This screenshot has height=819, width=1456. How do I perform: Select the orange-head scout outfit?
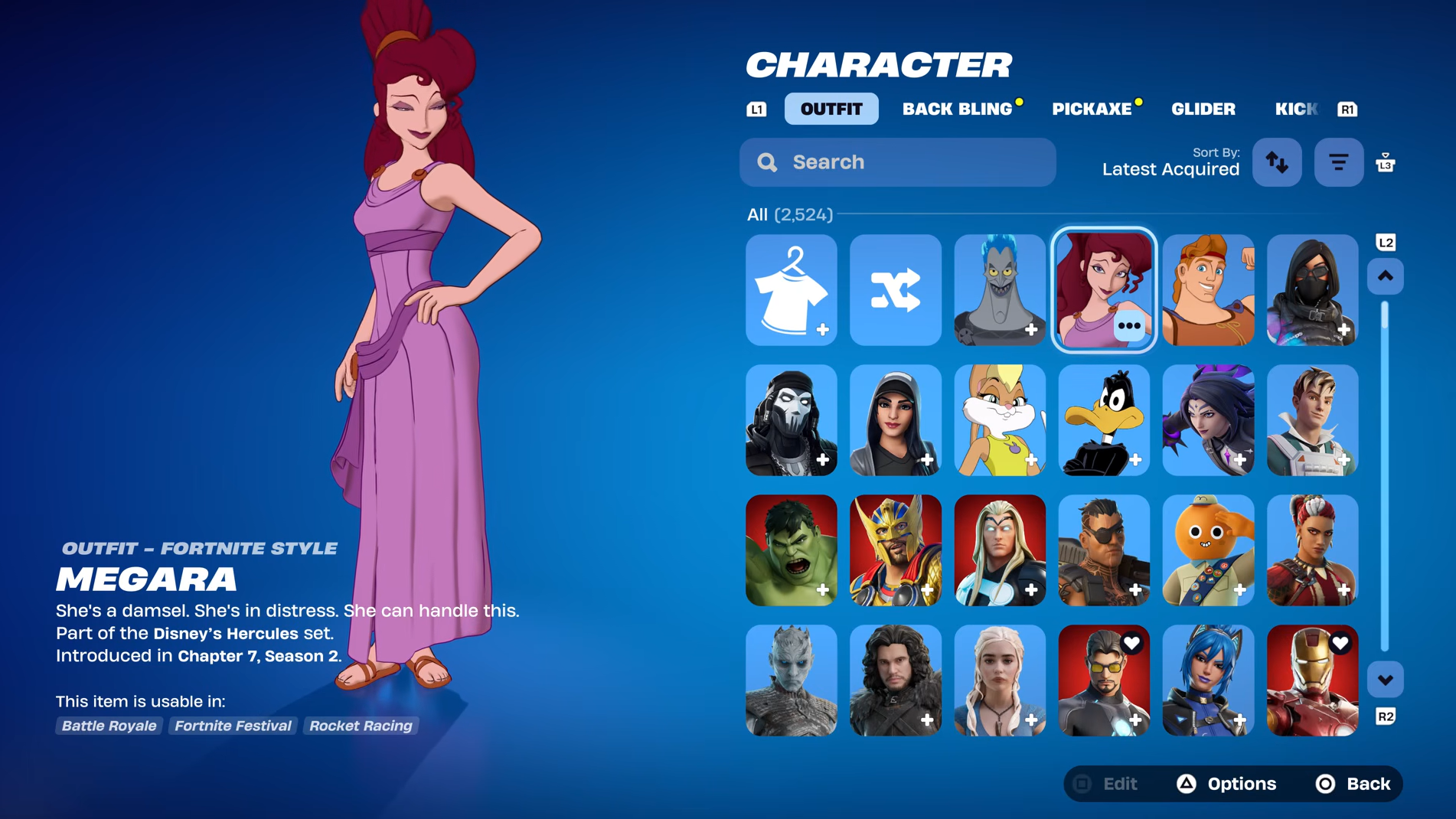pyautogui.click(x=1208, y=550)
